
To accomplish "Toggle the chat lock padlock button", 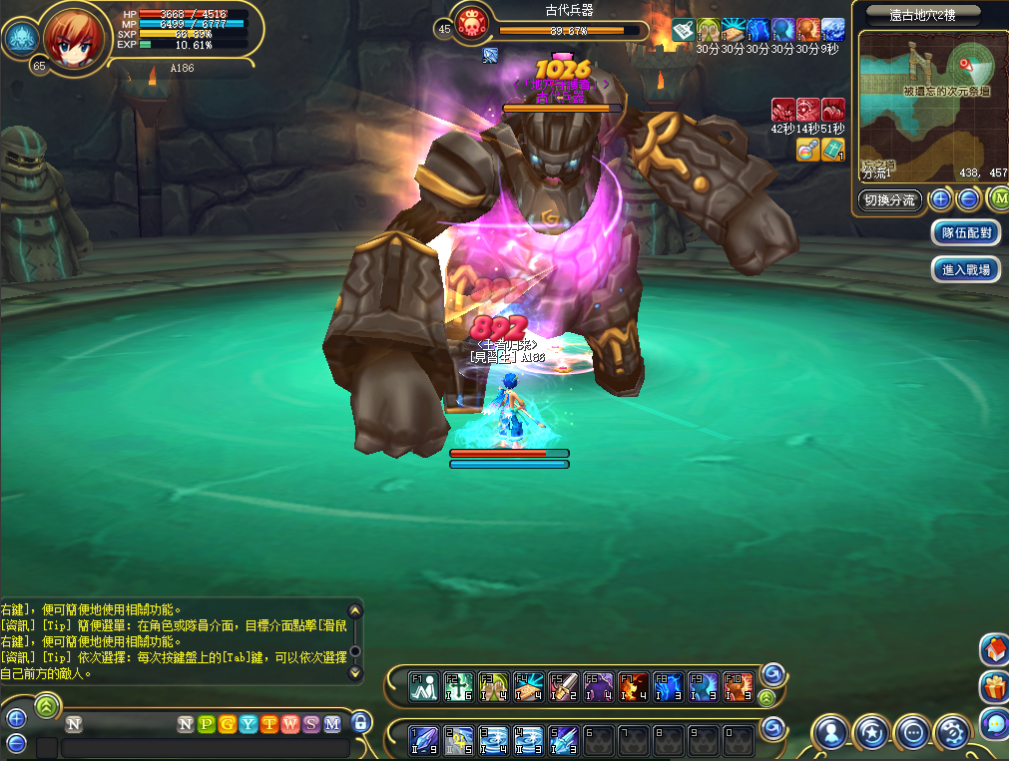I will (360, 722).
